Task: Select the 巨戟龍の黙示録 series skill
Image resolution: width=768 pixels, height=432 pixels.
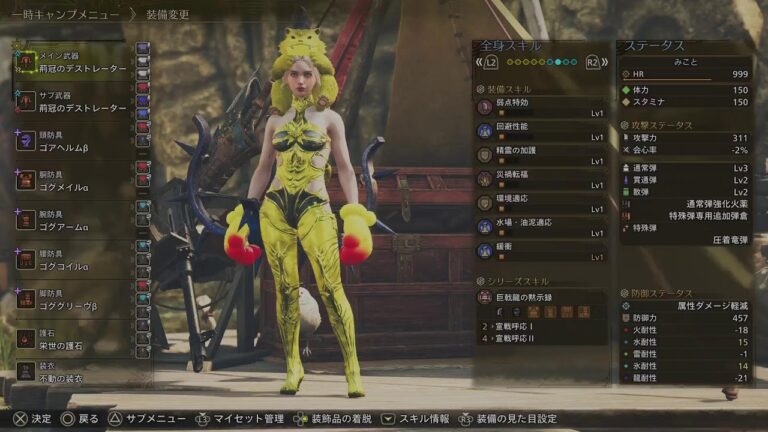Action: click(x=542, y=296)
